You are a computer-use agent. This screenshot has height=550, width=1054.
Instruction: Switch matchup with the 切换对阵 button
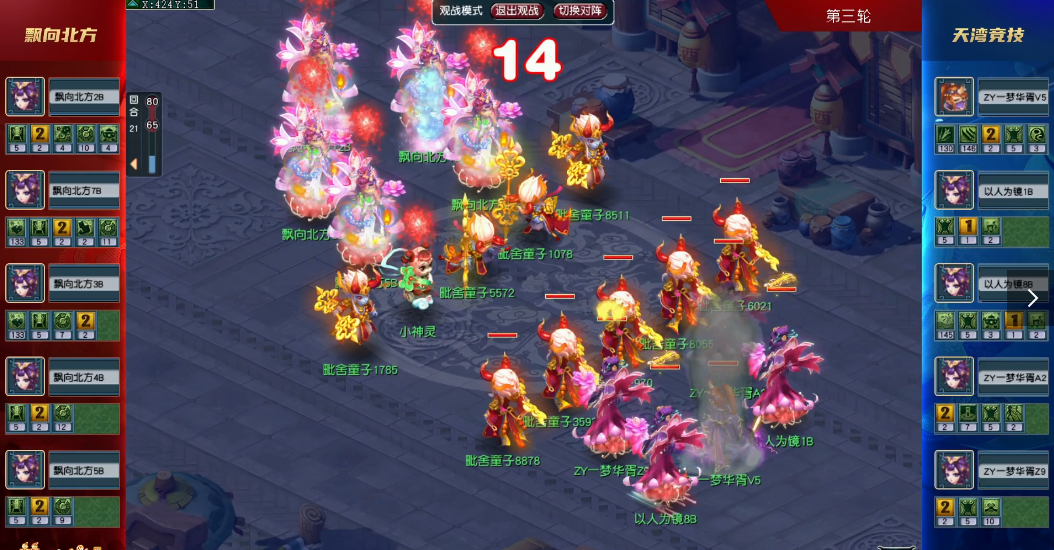coord(581,11)
